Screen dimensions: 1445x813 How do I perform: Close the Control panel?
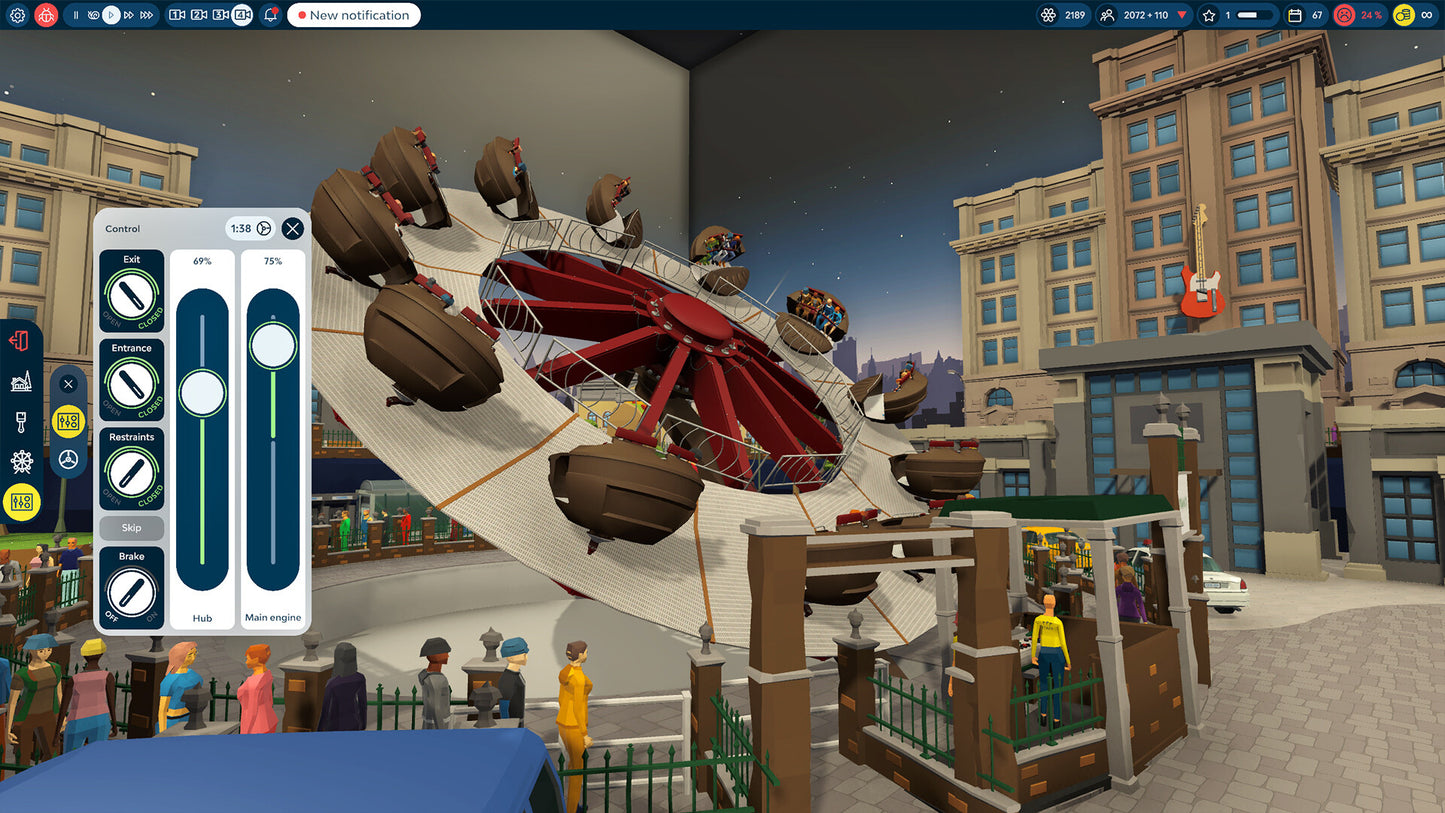point(292,229)
